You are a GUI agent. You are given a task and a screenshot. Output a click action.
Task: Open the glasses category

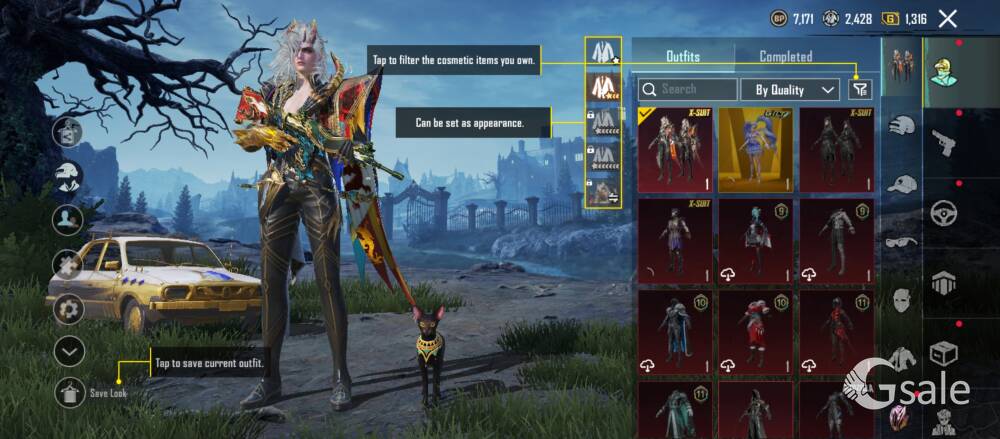[901, 241]
